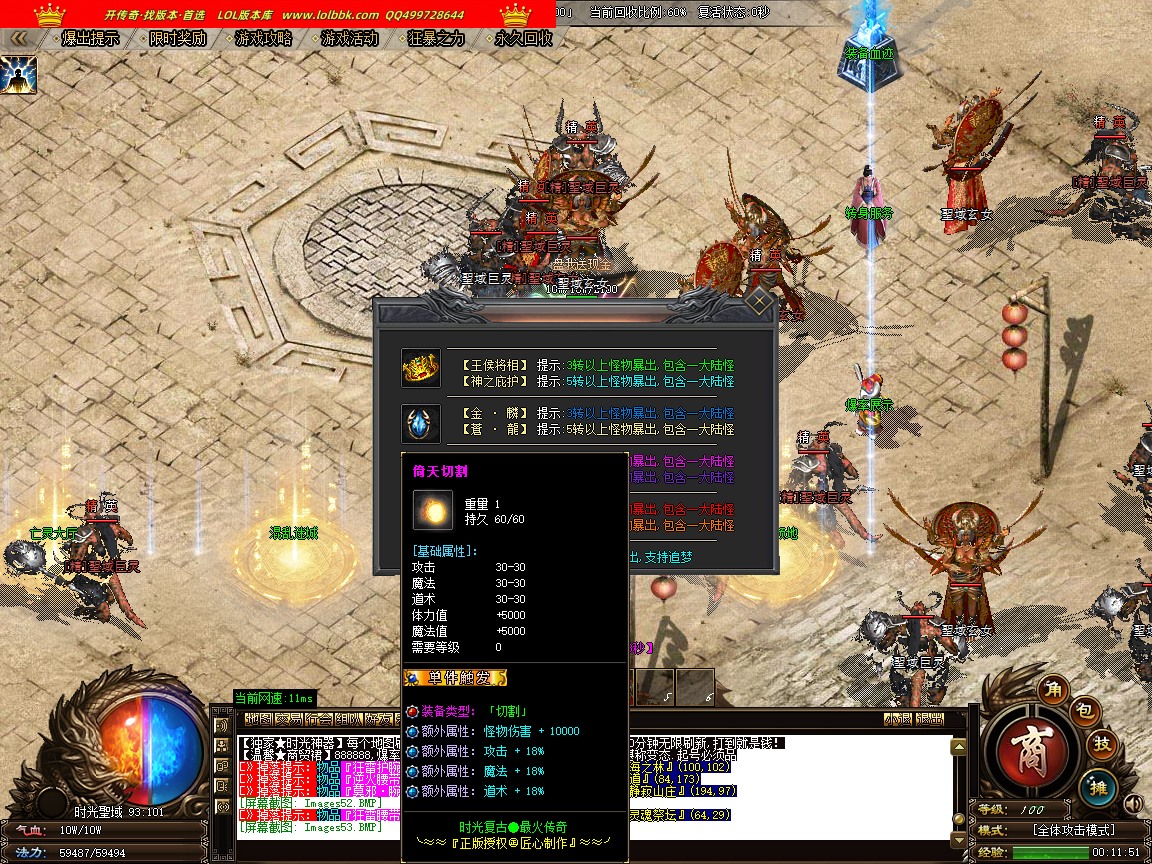Change the 全体攻击模式 attack mode
This screenshot has width=1152, height=864.
pos(1072,830)
